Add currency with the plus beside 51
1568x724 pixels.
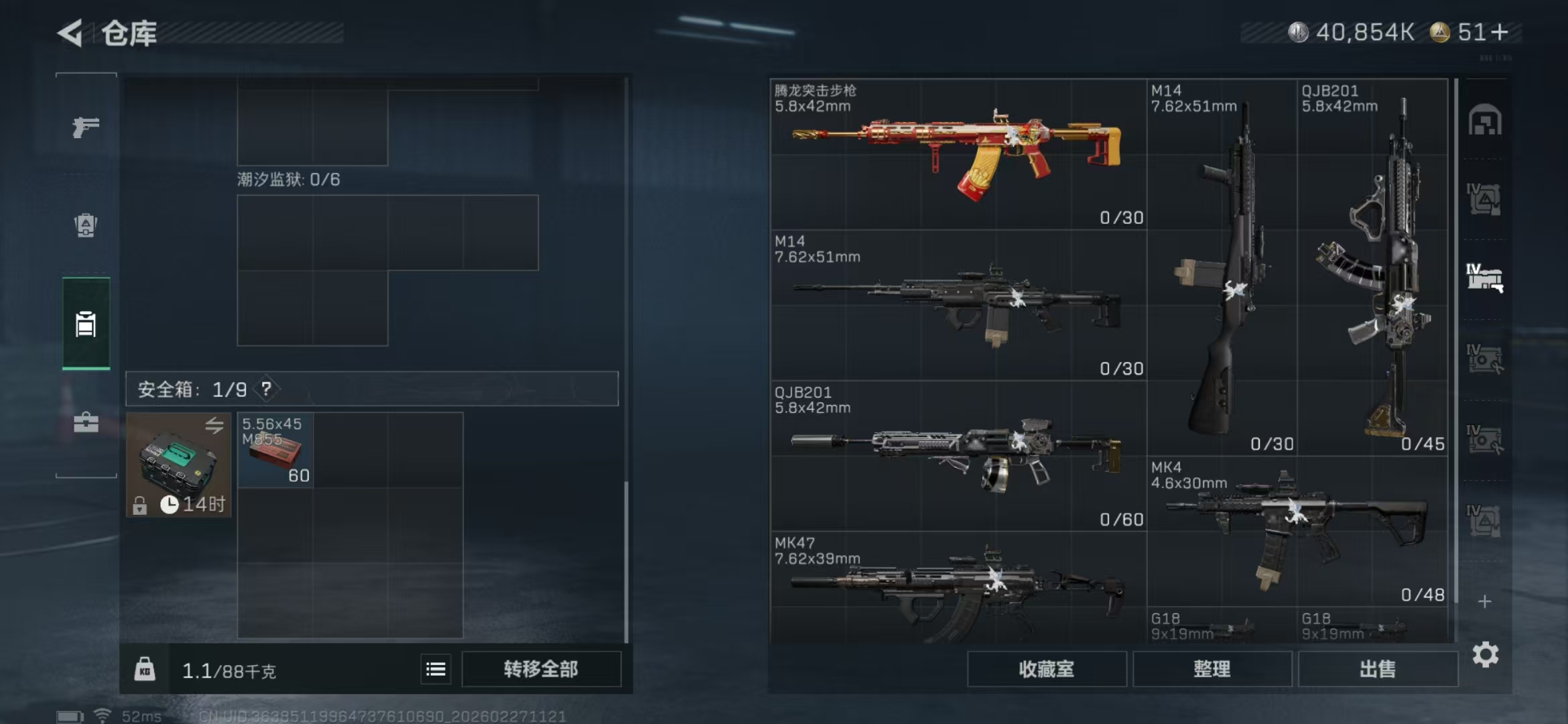1500,32
